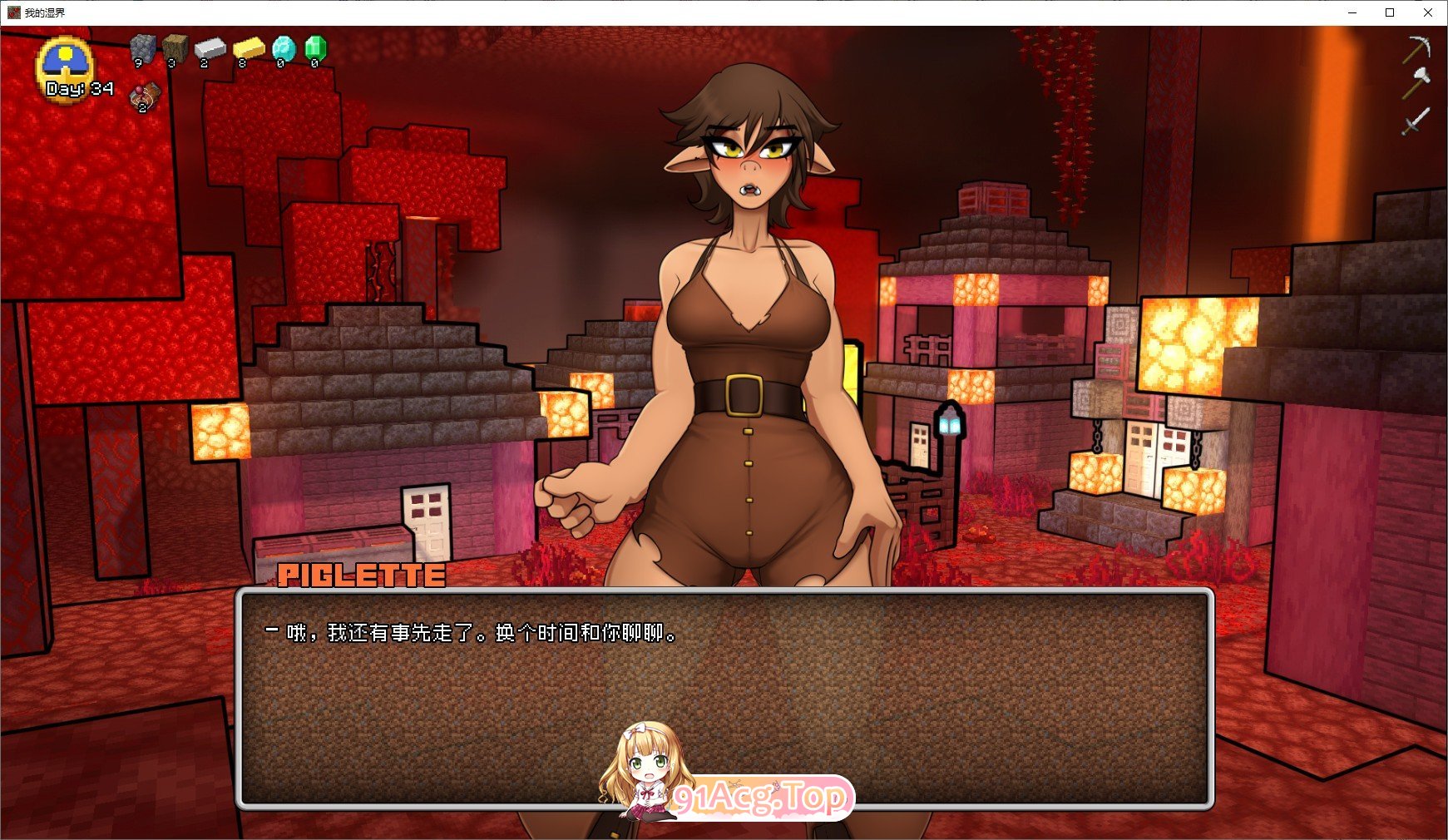Viewport: 1448px width, 840px height.
Task: Minimize the game window
Action: 1351,12
